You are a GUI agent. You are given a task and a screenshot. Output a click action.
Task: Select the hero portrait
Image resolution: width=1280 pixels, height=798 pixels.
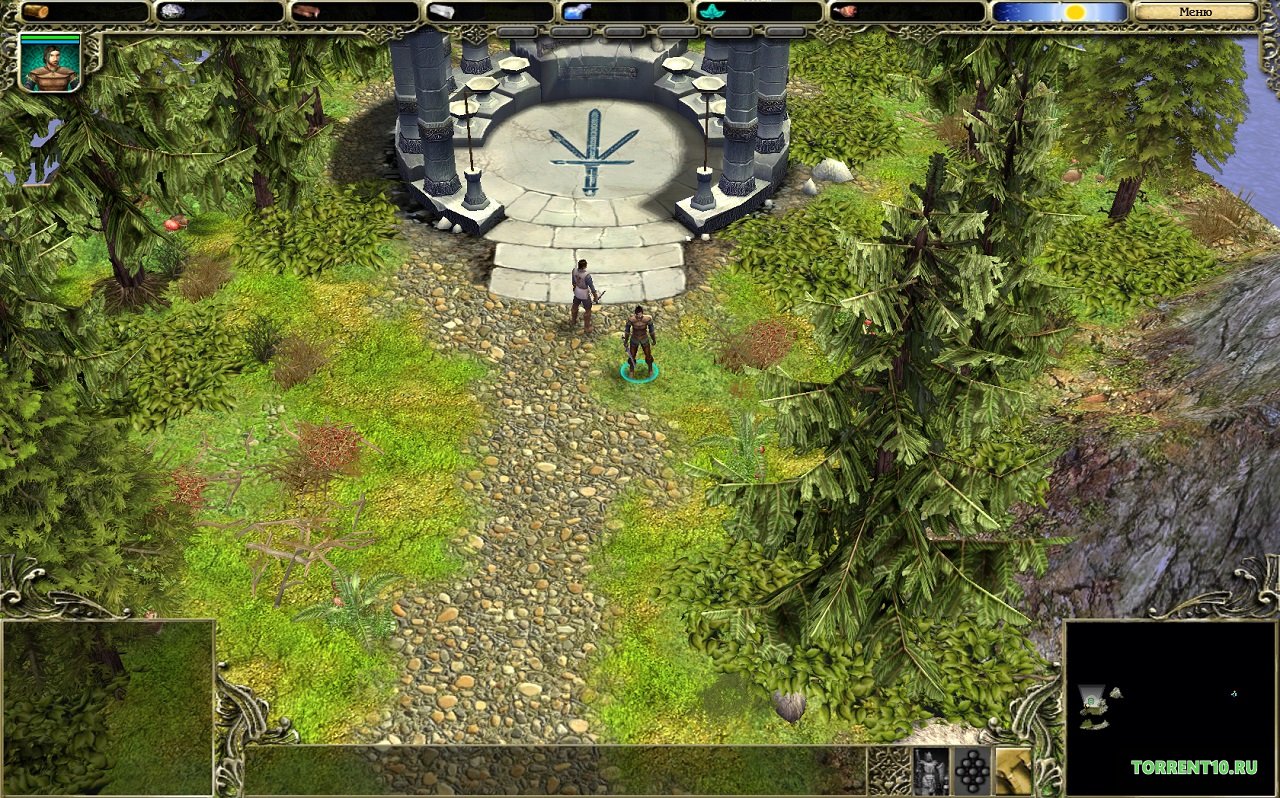click(50, 62)
